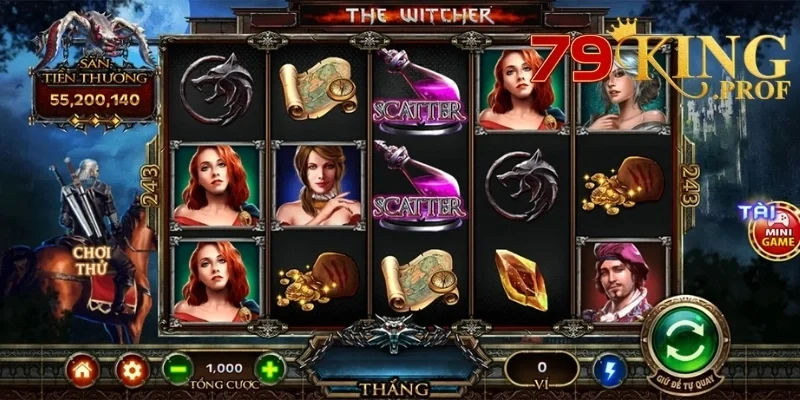Go to the home screen button

pos(82,369)
